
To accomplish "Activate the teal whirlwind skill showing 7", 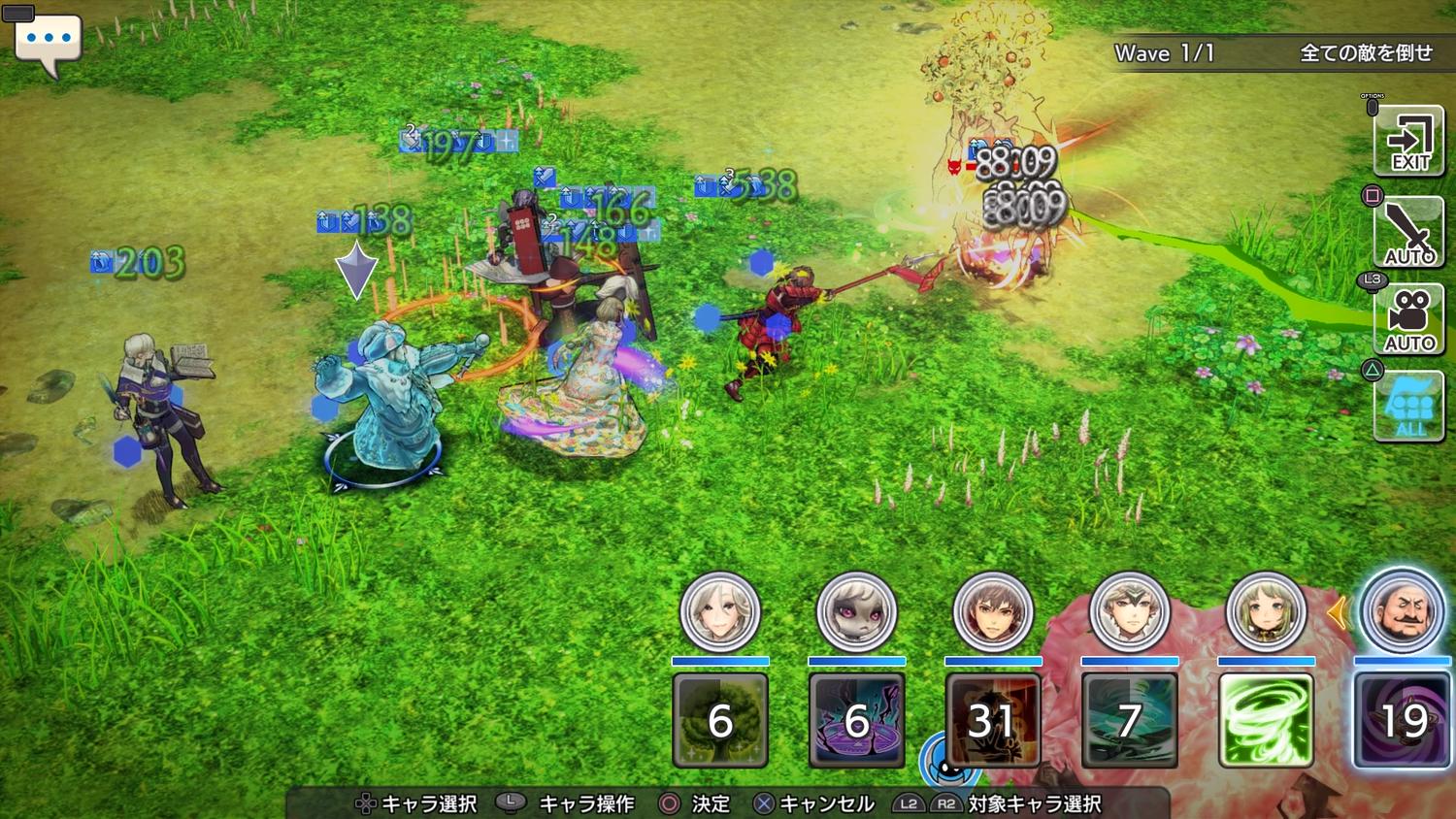I will pos(1129,720).
